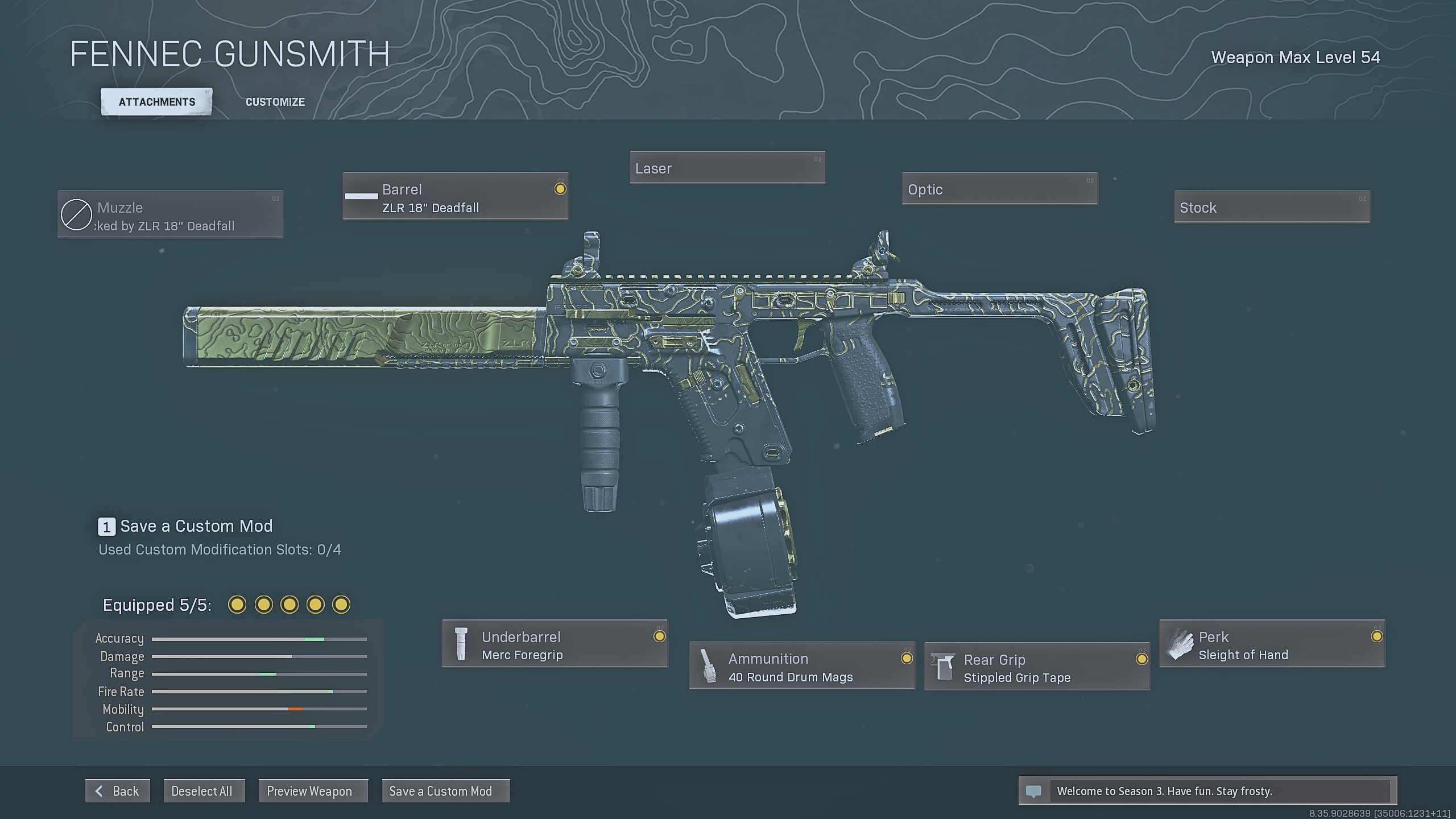Choose the Laser attachment slot
Screen dimensions: 1456x819
point(727,168)
